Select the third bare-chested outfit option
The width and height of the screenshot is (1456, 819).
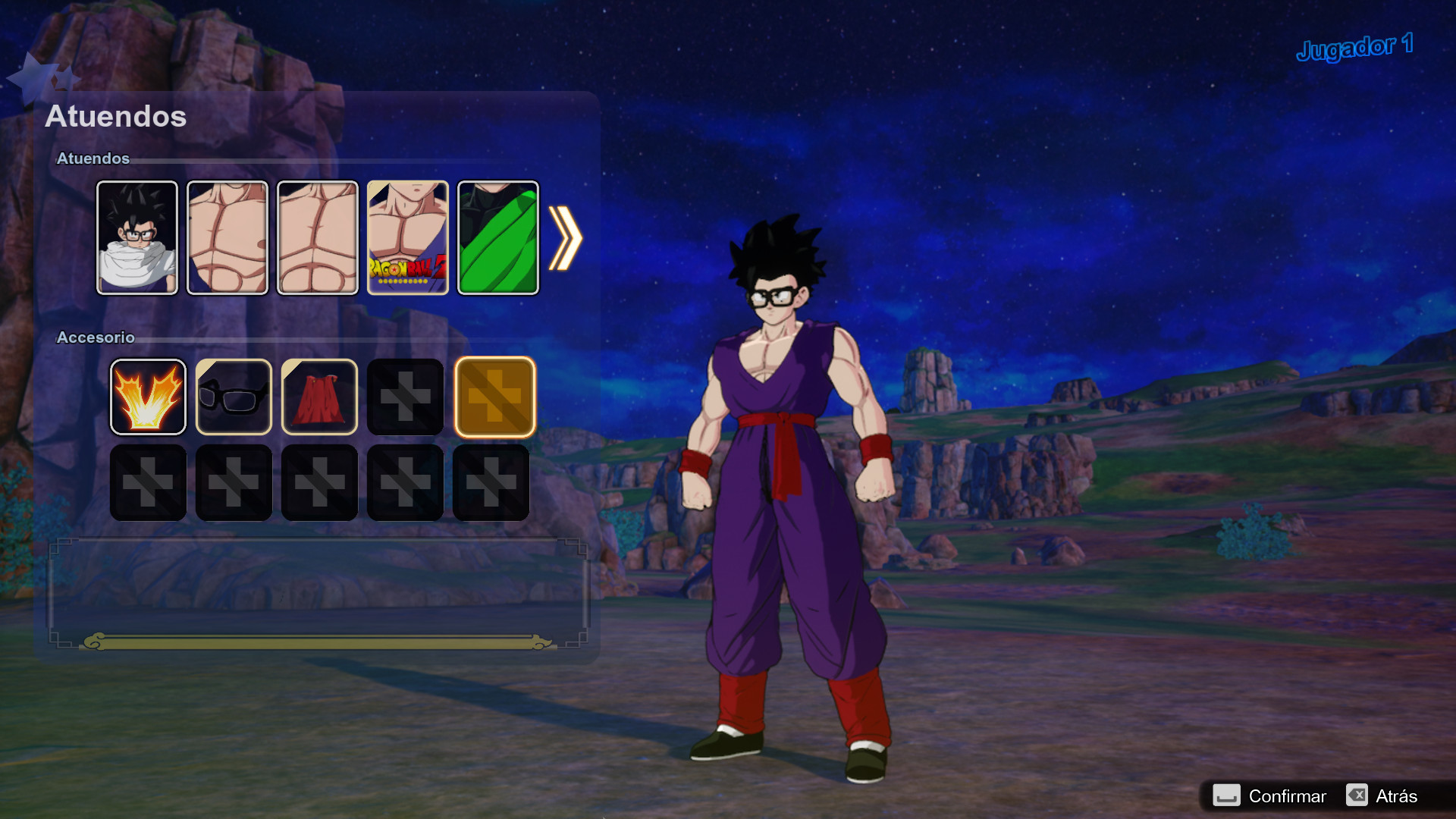(318, 237)
